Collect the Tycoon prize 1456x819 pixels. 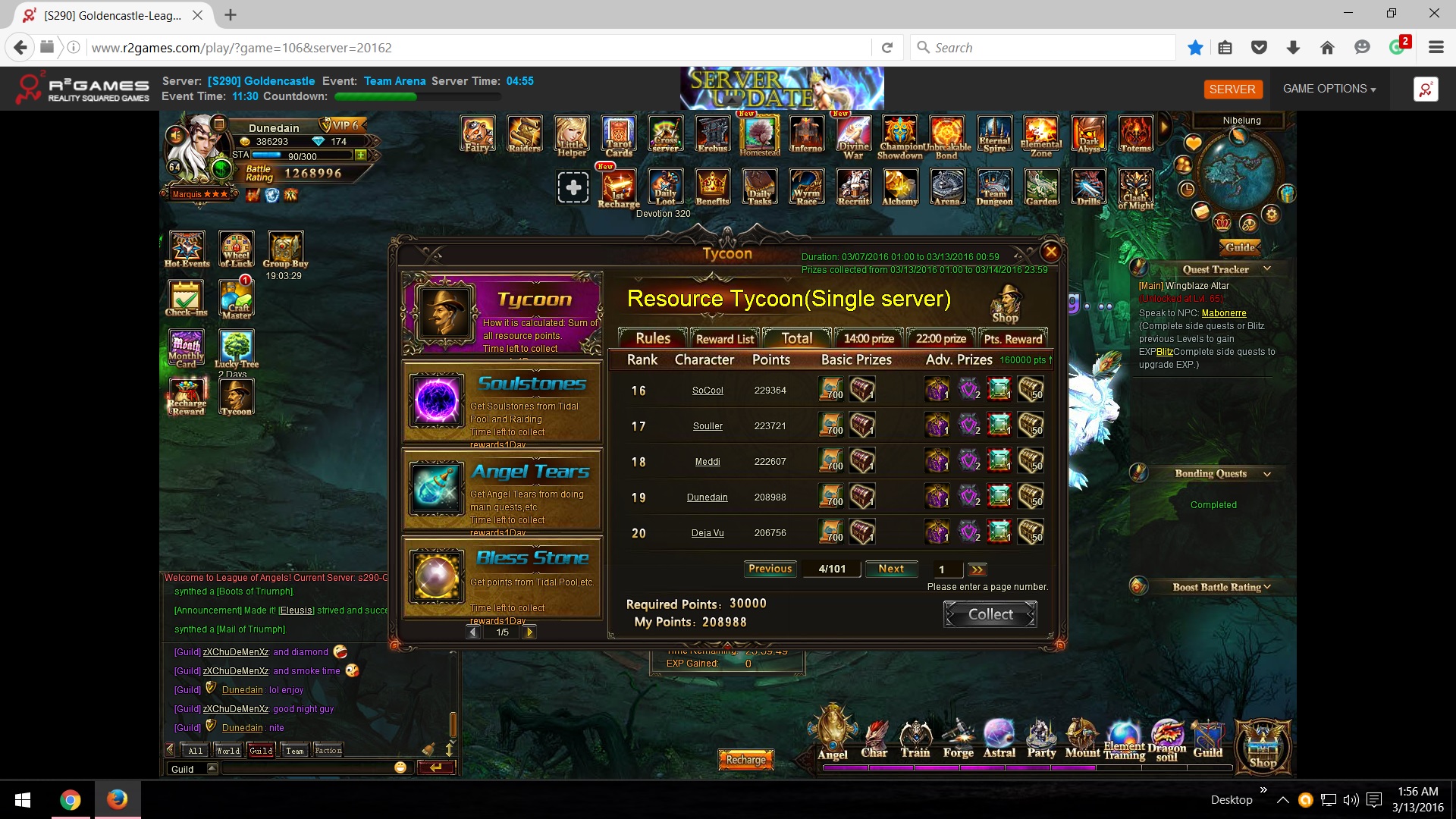990,614
